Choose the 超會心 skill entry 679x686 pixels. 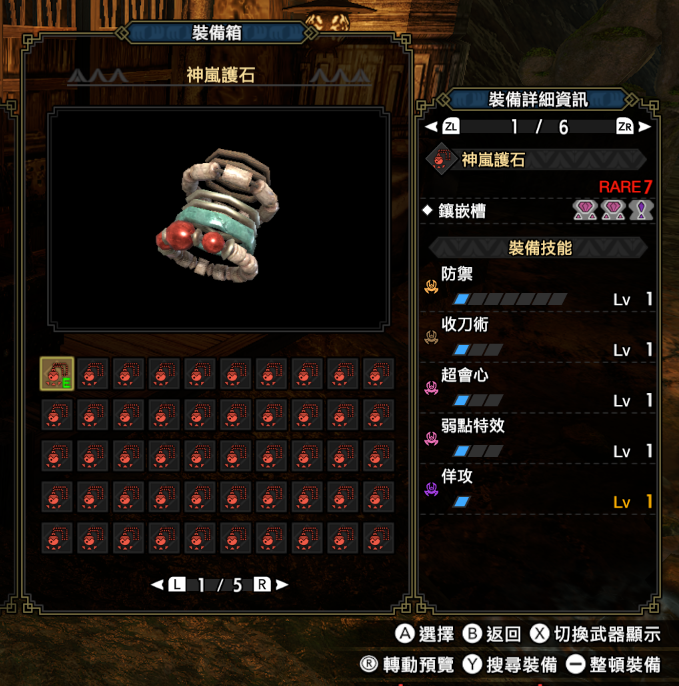tap(539, 388)
